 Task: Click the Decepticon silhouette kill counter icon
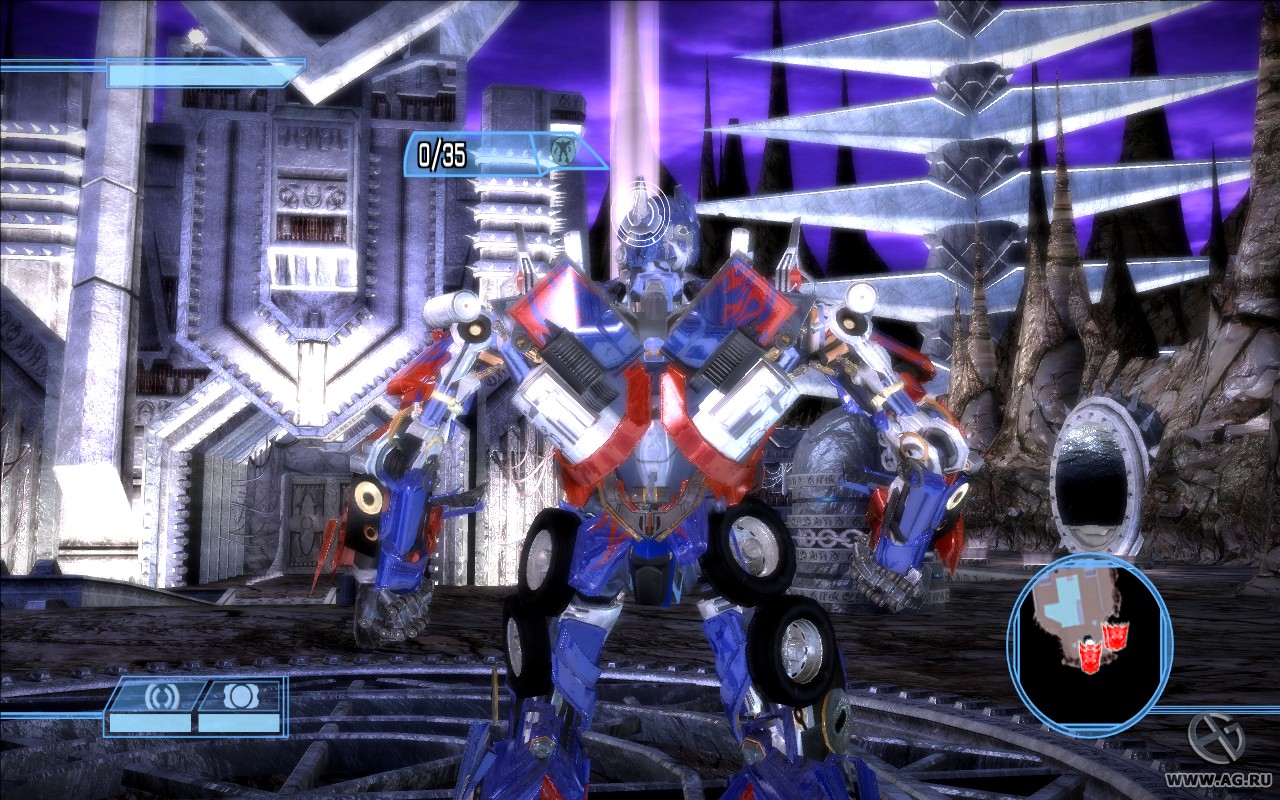pyautogui.click(x=565, y=150)
